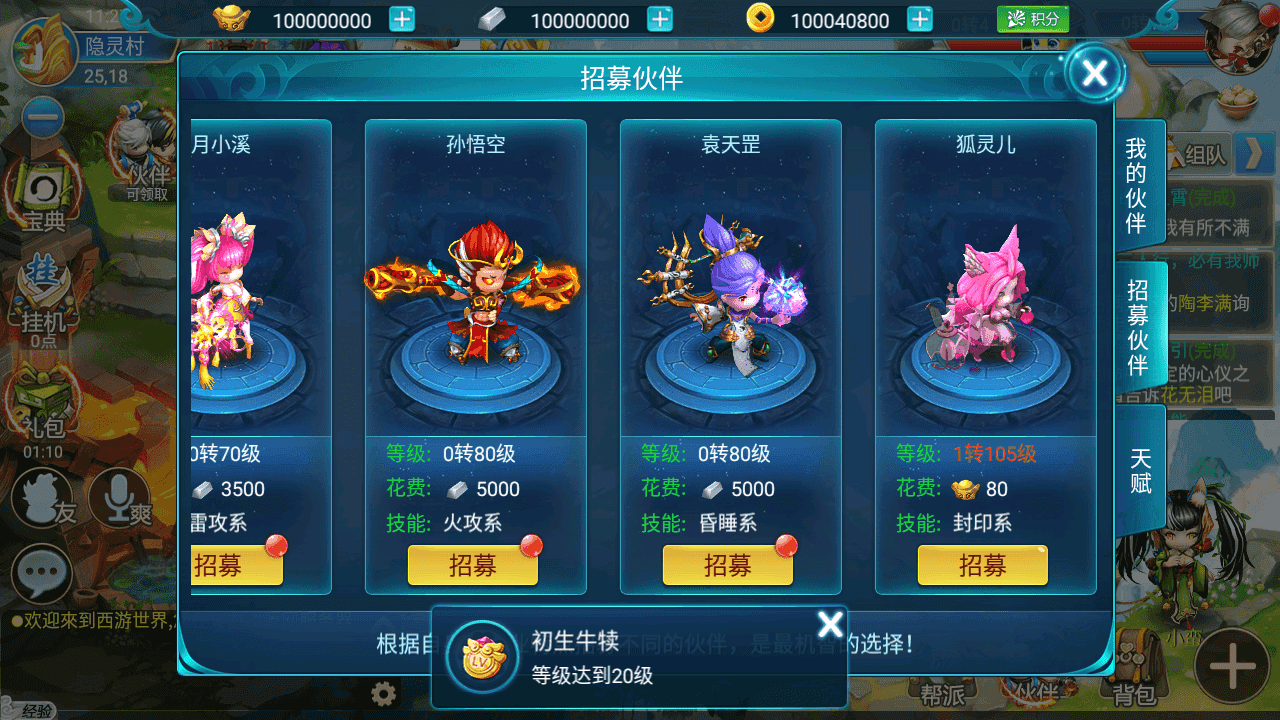Open the chat speech bubble icon

pos(41,574)
